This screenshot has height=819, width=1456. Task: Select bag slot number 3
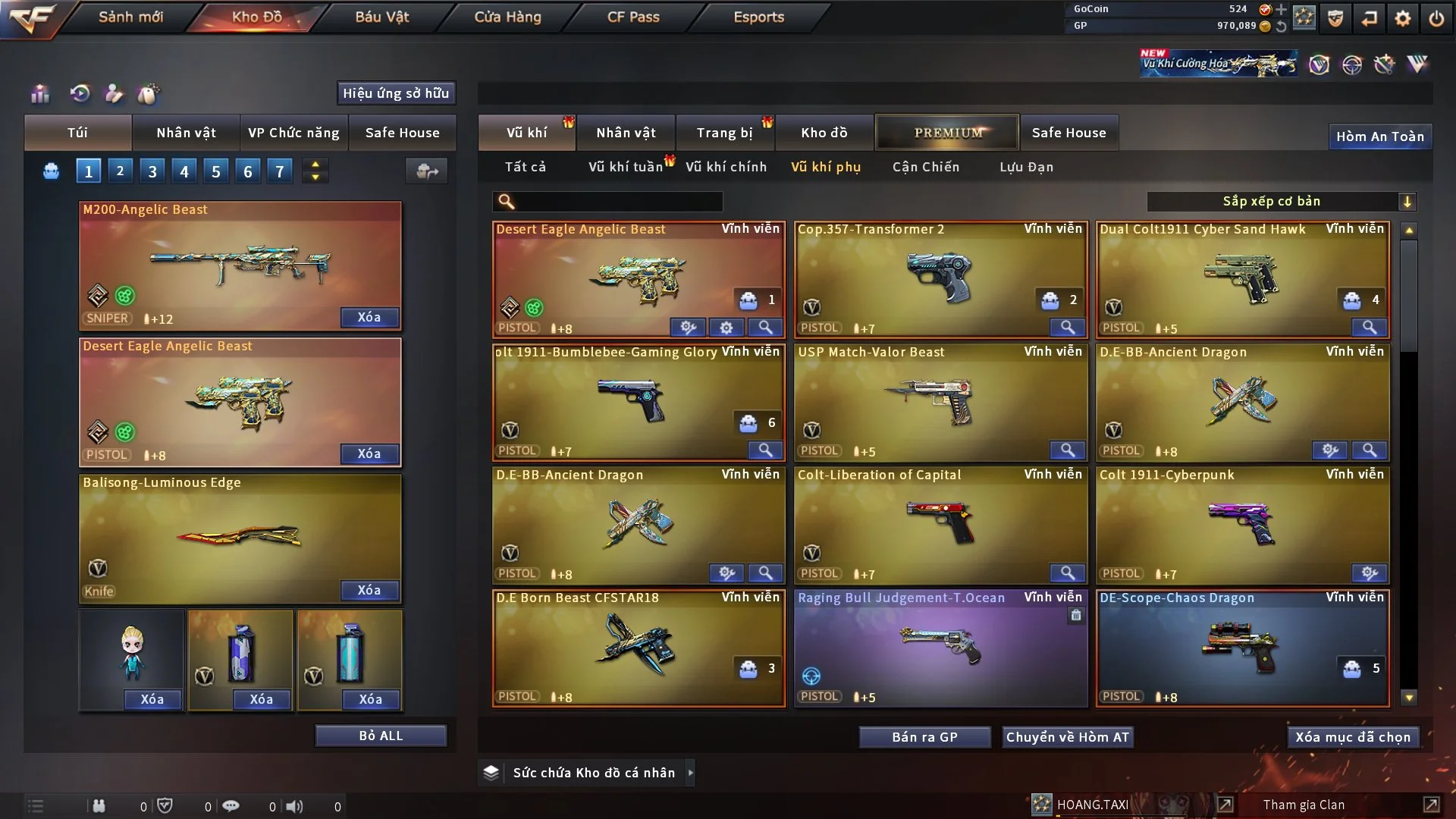click(x=152, y=171)
